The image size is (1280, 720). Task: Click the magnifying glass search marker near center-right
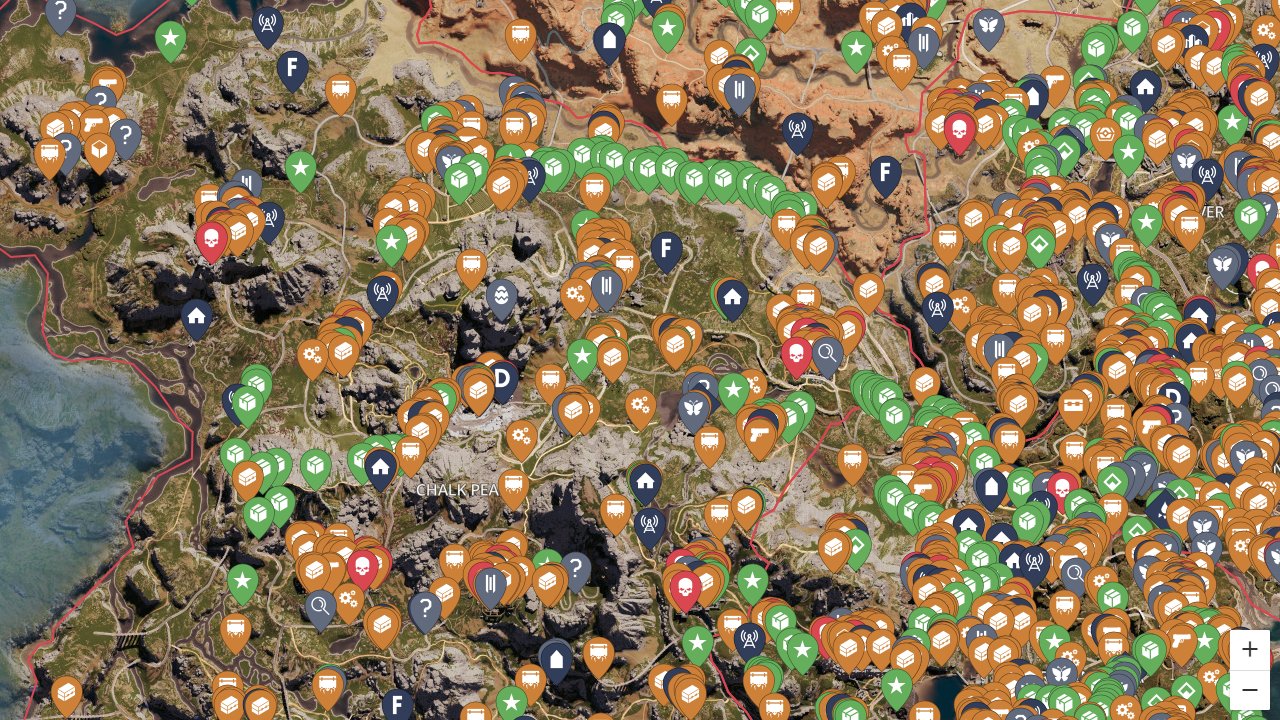click(827, 353)
